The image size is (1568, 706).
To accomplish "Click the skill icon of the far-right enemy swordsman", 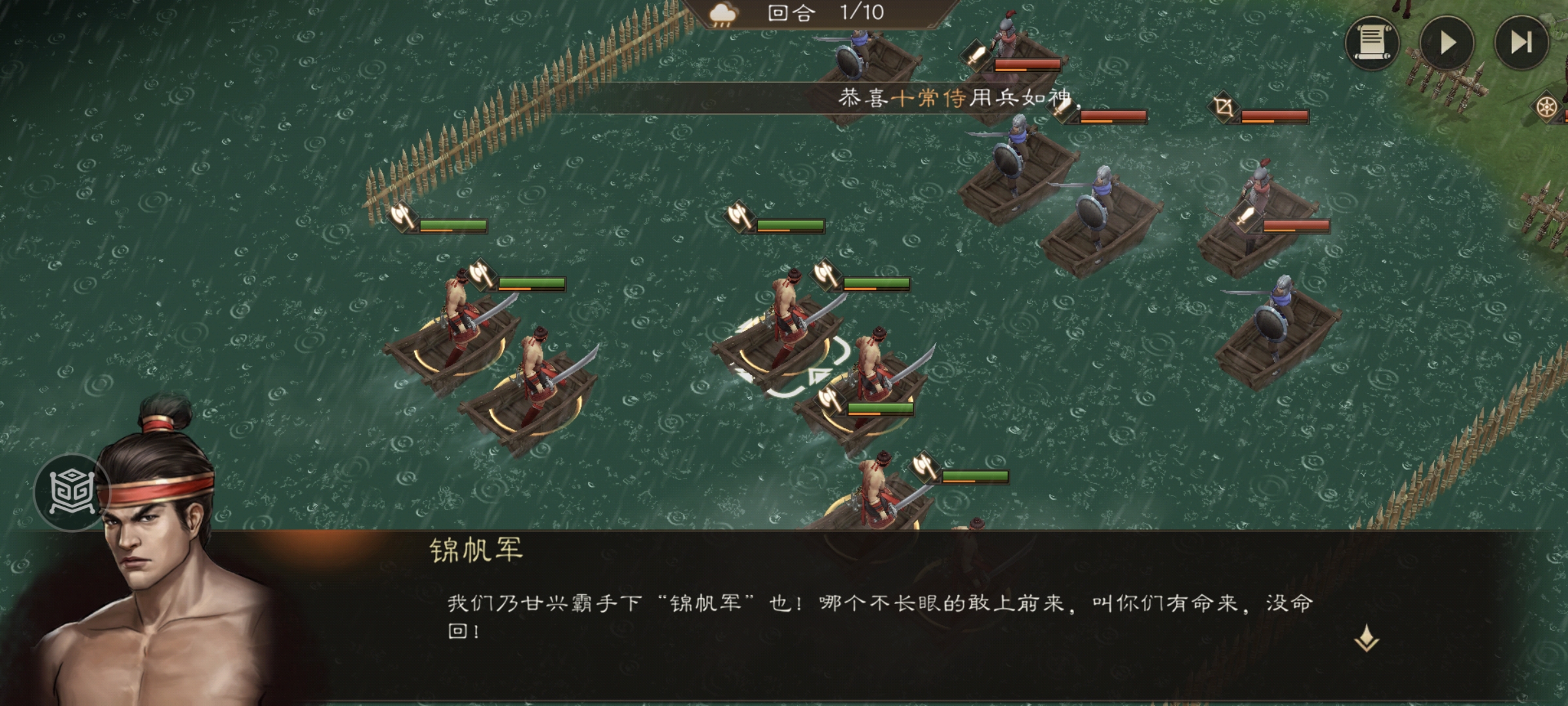I will 1245,216.
